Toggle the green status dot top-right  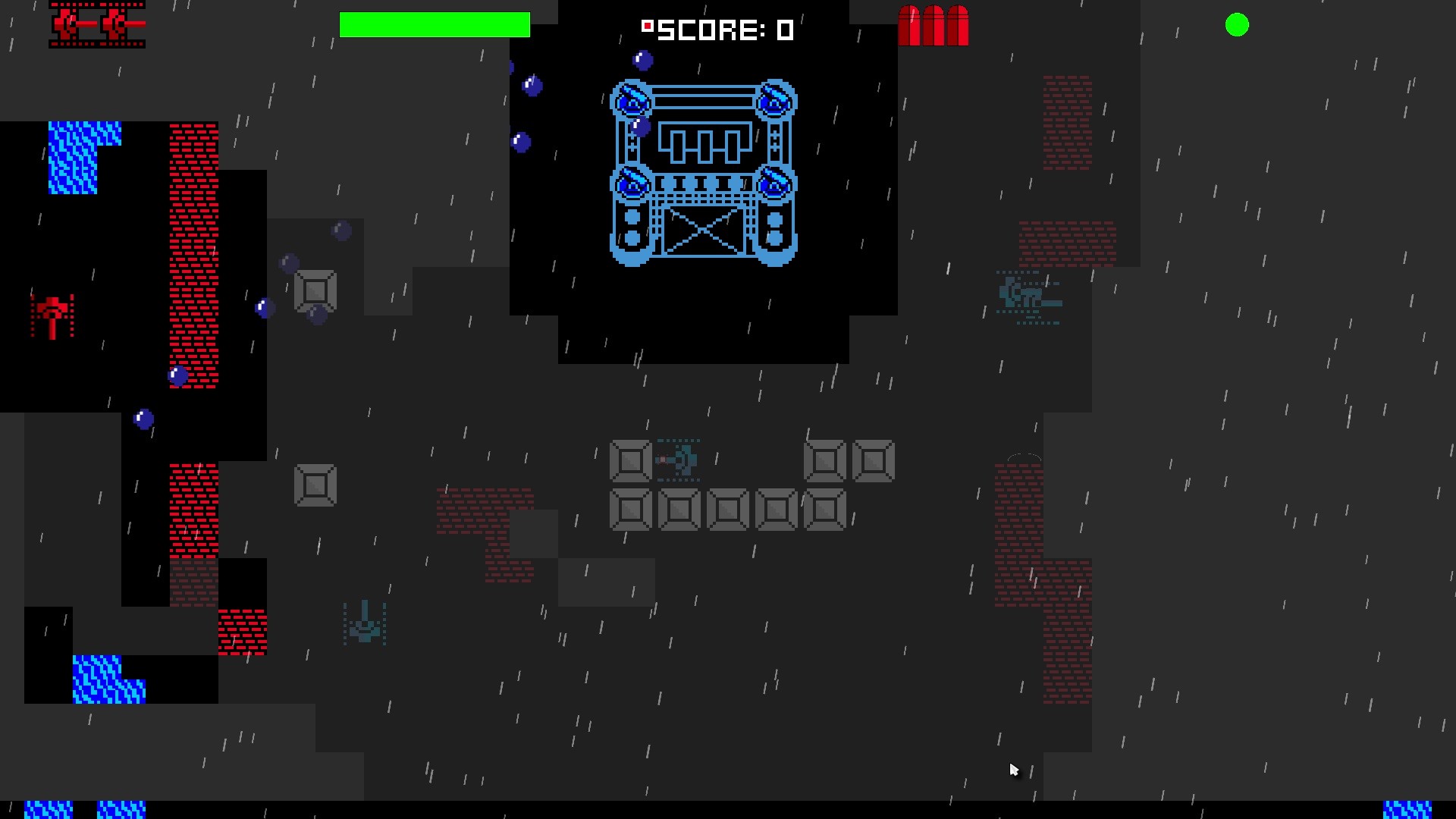pos(1238,25)
